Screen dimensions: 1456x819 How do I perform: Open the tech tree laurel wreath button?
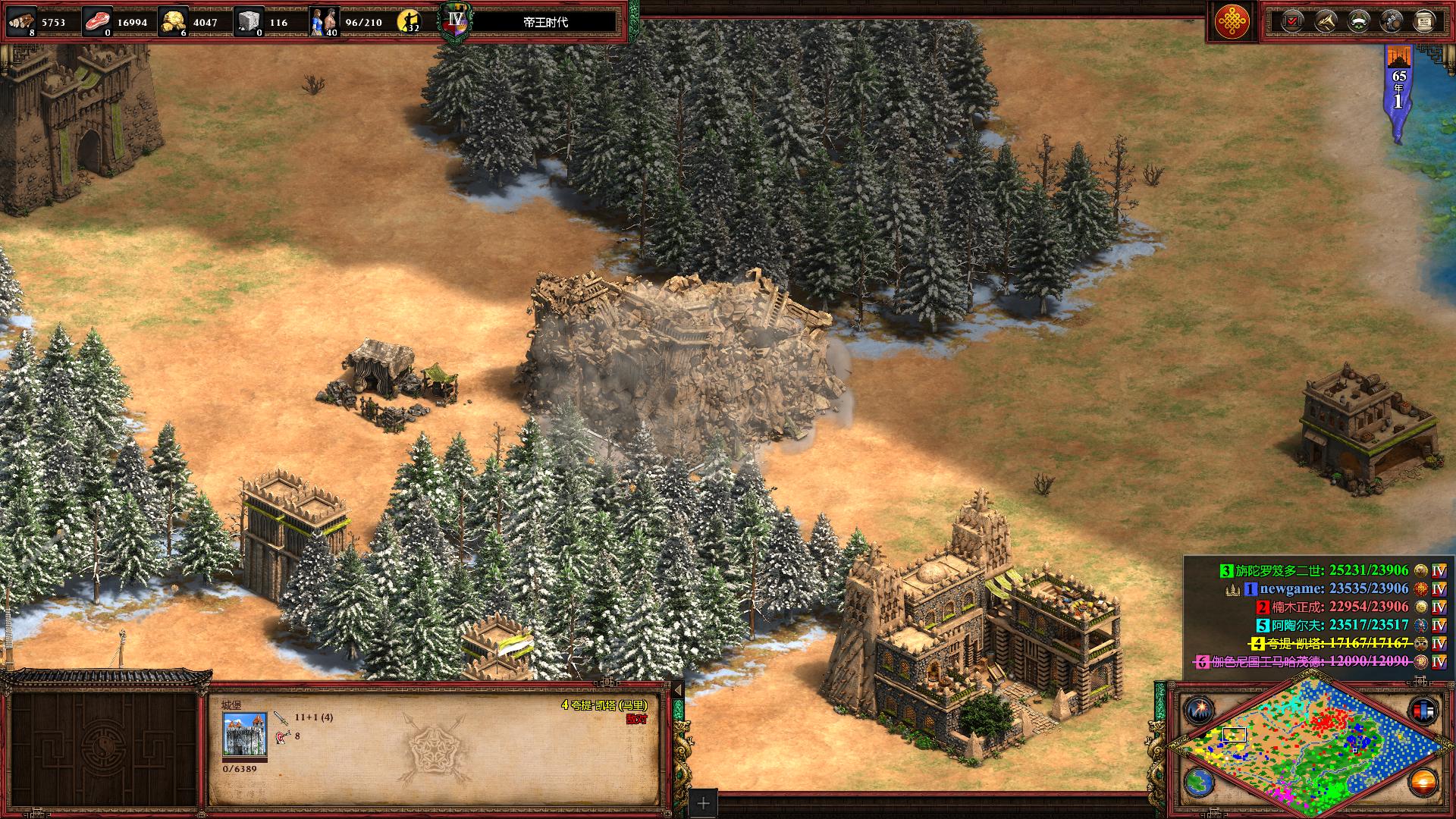click(x=1358, y=21)
